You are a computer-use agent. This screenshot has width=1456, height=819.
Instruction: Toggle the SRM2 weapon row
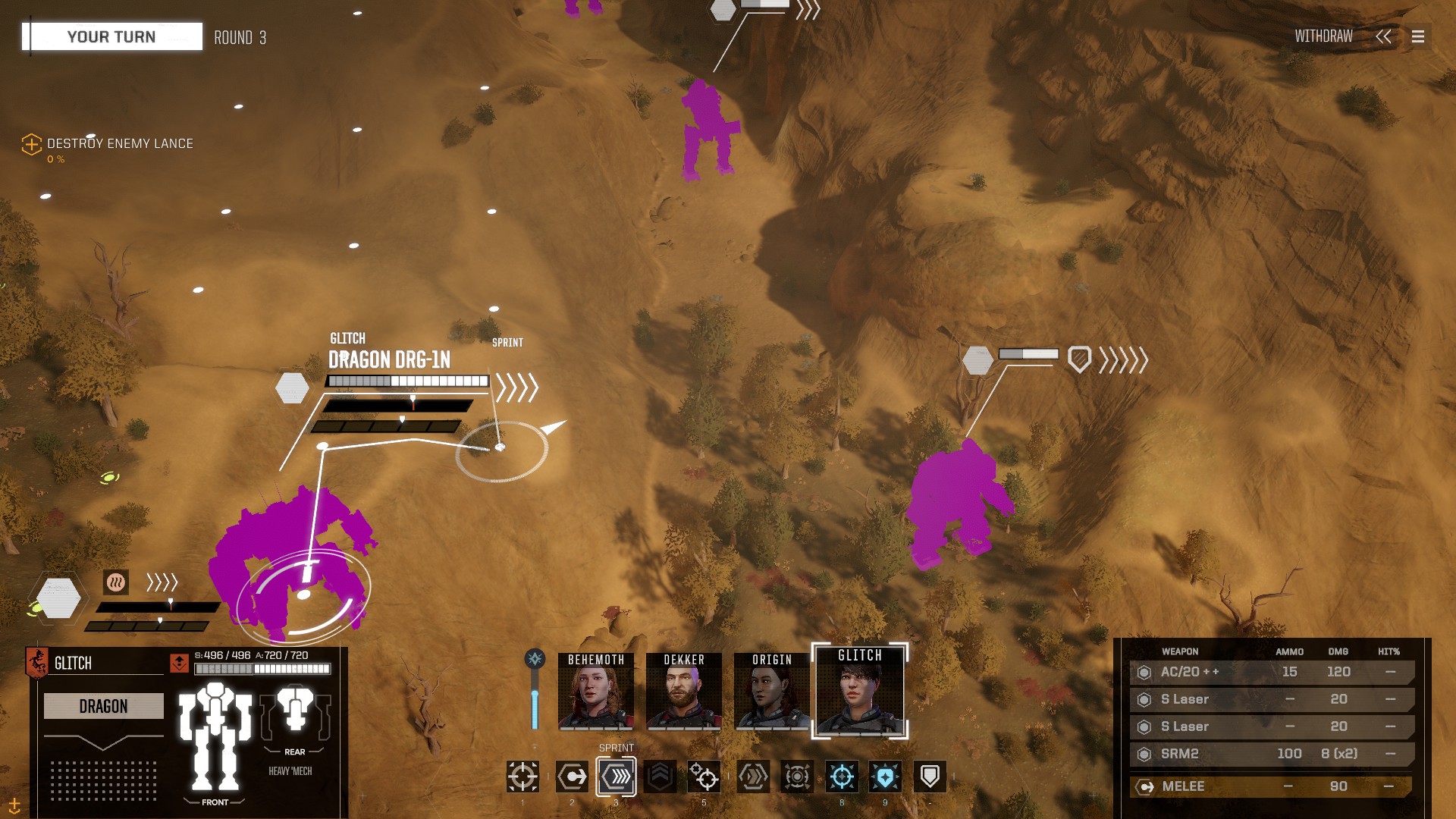click(x=1272, y=754)
